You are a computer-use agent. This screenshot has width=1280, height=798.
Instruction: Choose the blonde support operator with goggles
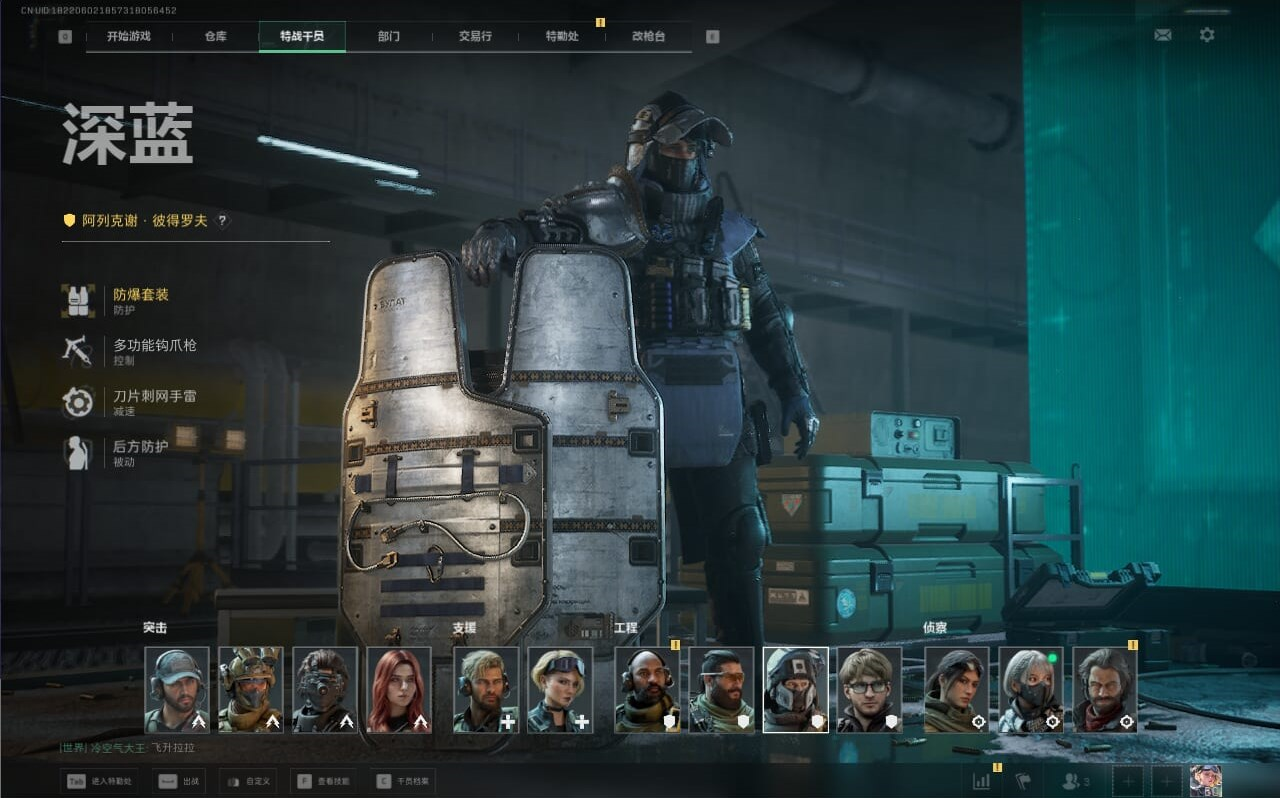point(560,689)
